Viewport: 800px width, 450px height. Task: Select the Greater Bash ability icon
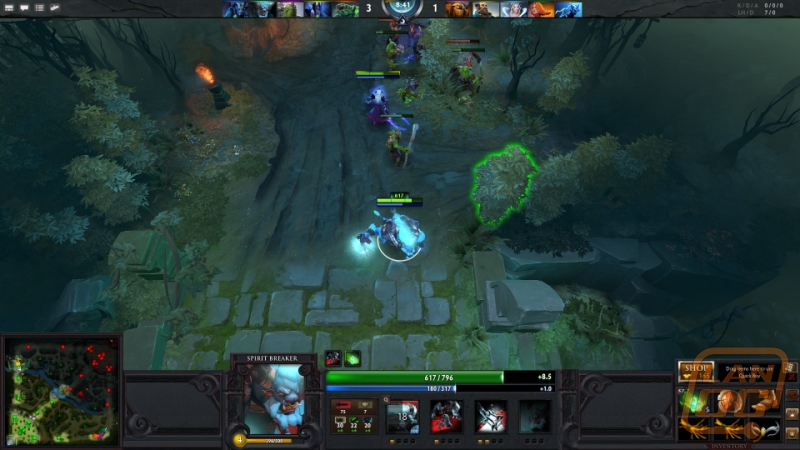coord(491,416)
